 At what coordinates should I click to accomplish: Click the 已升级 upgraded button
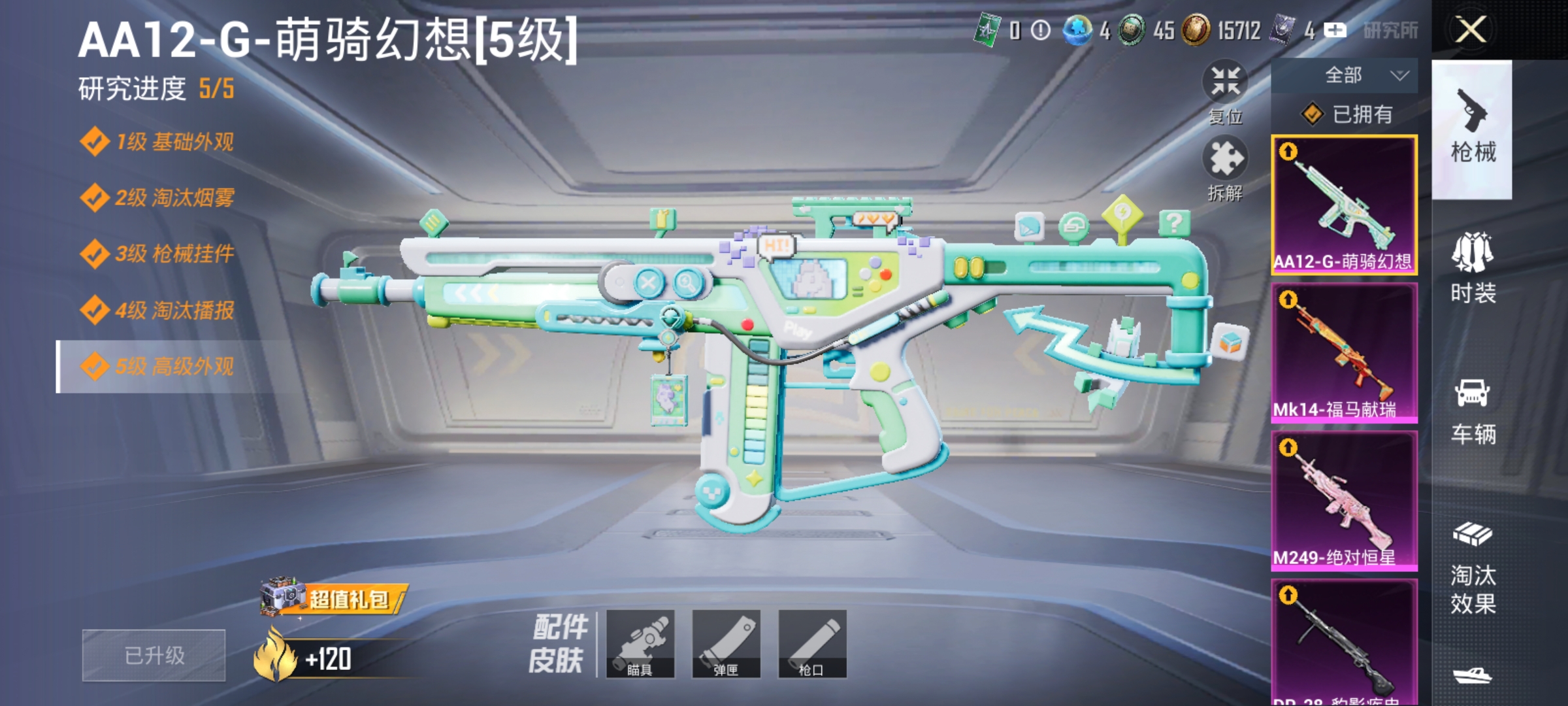tap(154, 656)
